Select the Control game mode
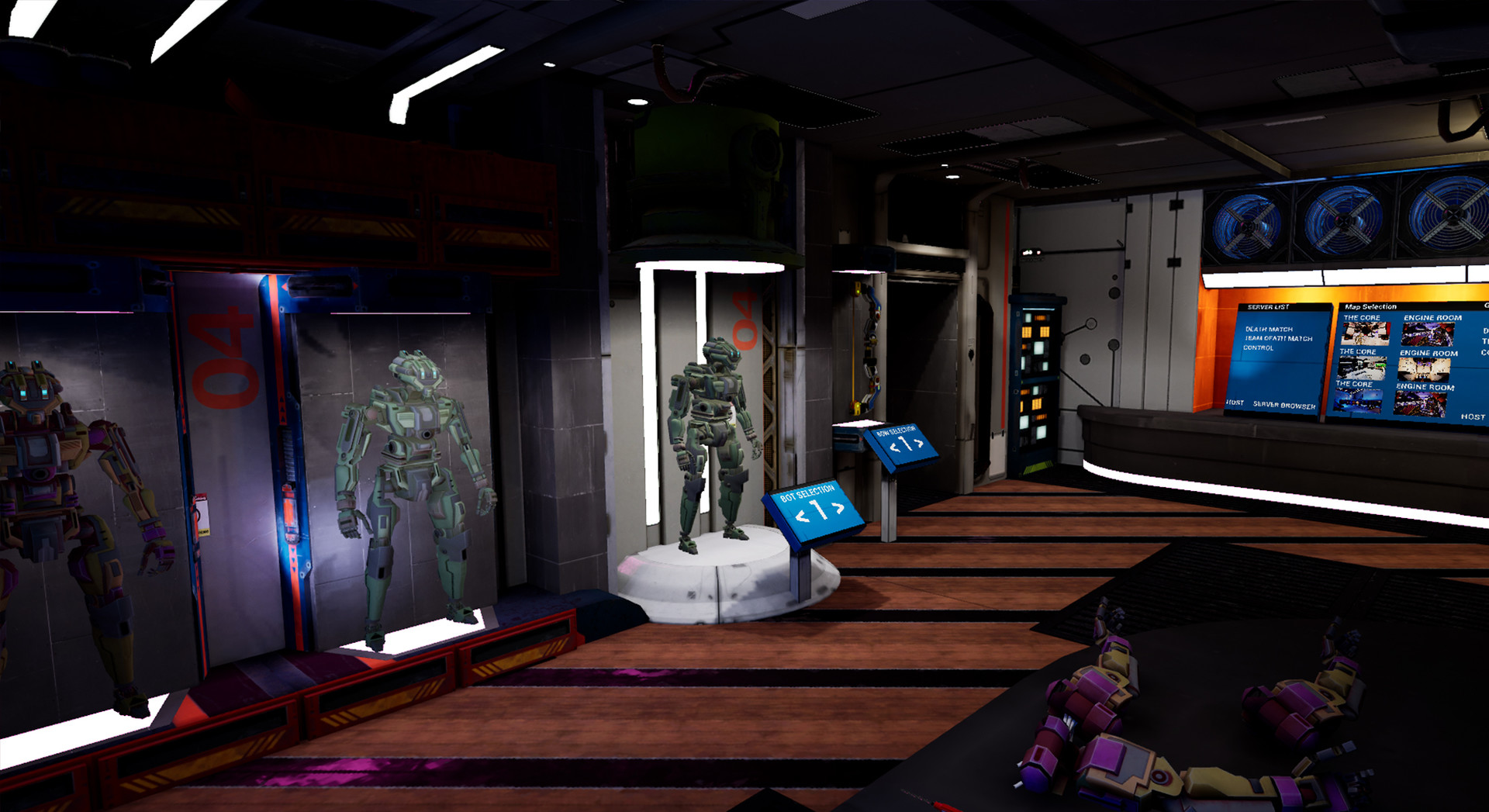This screenshot has width=1489, height=812. coord(1259,347)
